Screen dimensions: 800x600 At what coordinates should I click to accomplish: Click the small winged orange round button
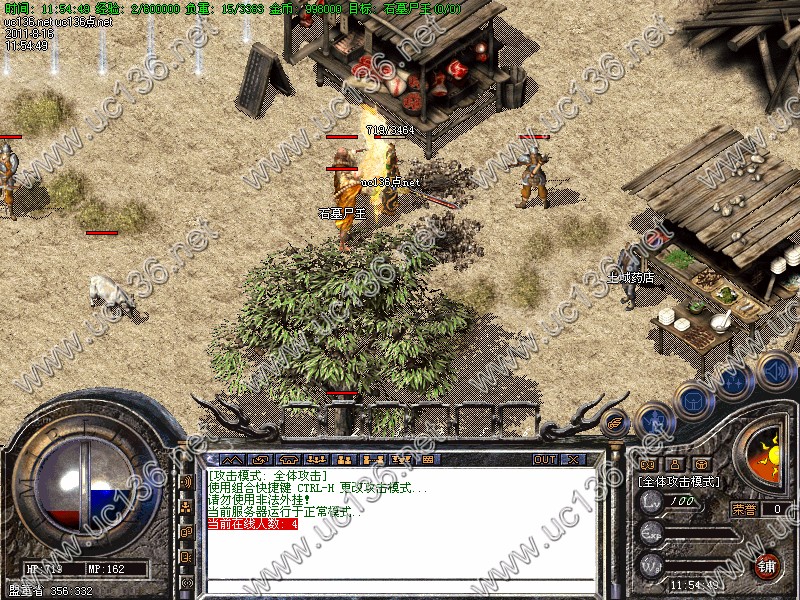616,422
